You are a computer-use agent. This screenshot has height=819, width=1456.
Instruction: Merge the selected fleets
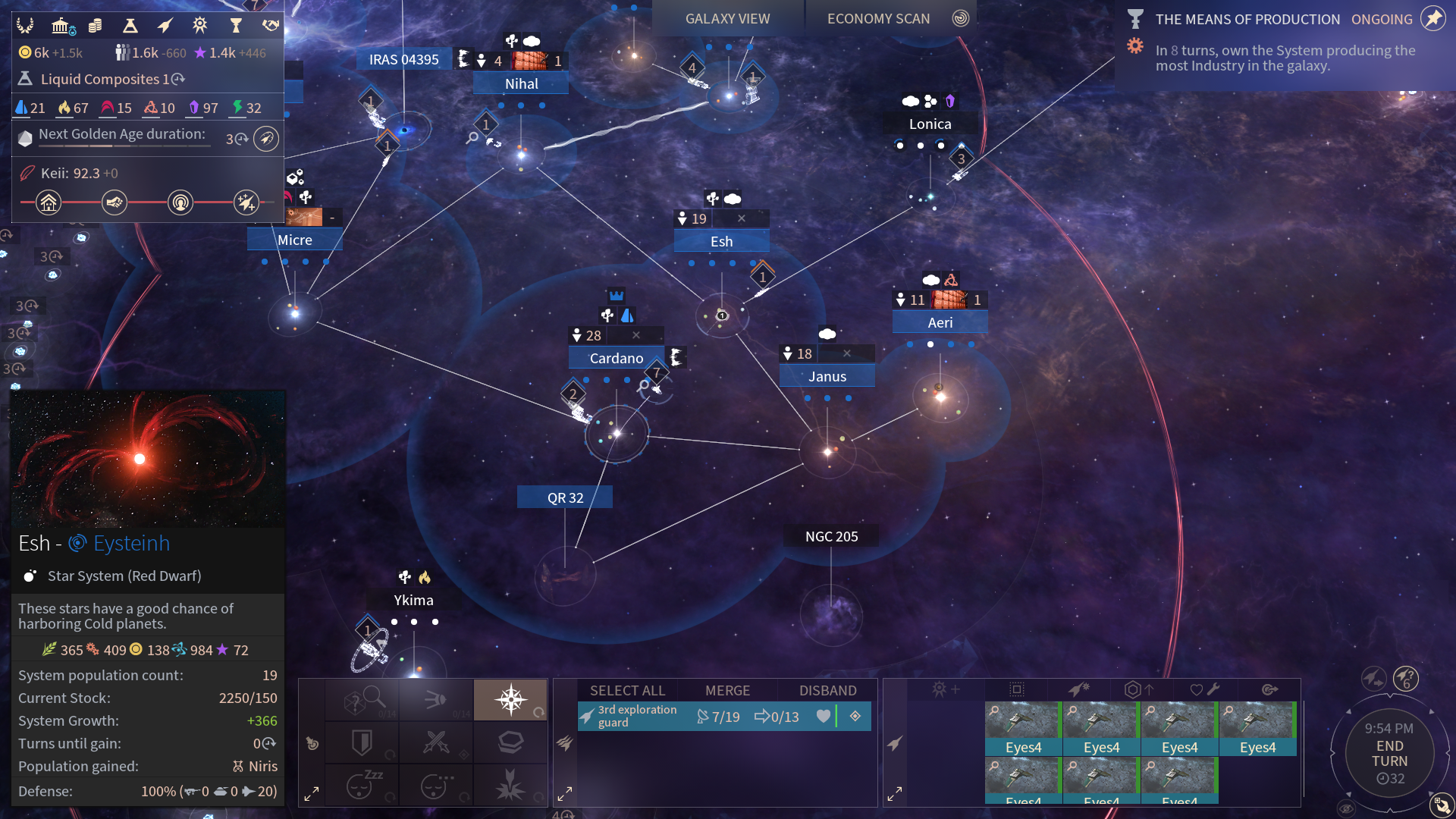tap(727, 690)
